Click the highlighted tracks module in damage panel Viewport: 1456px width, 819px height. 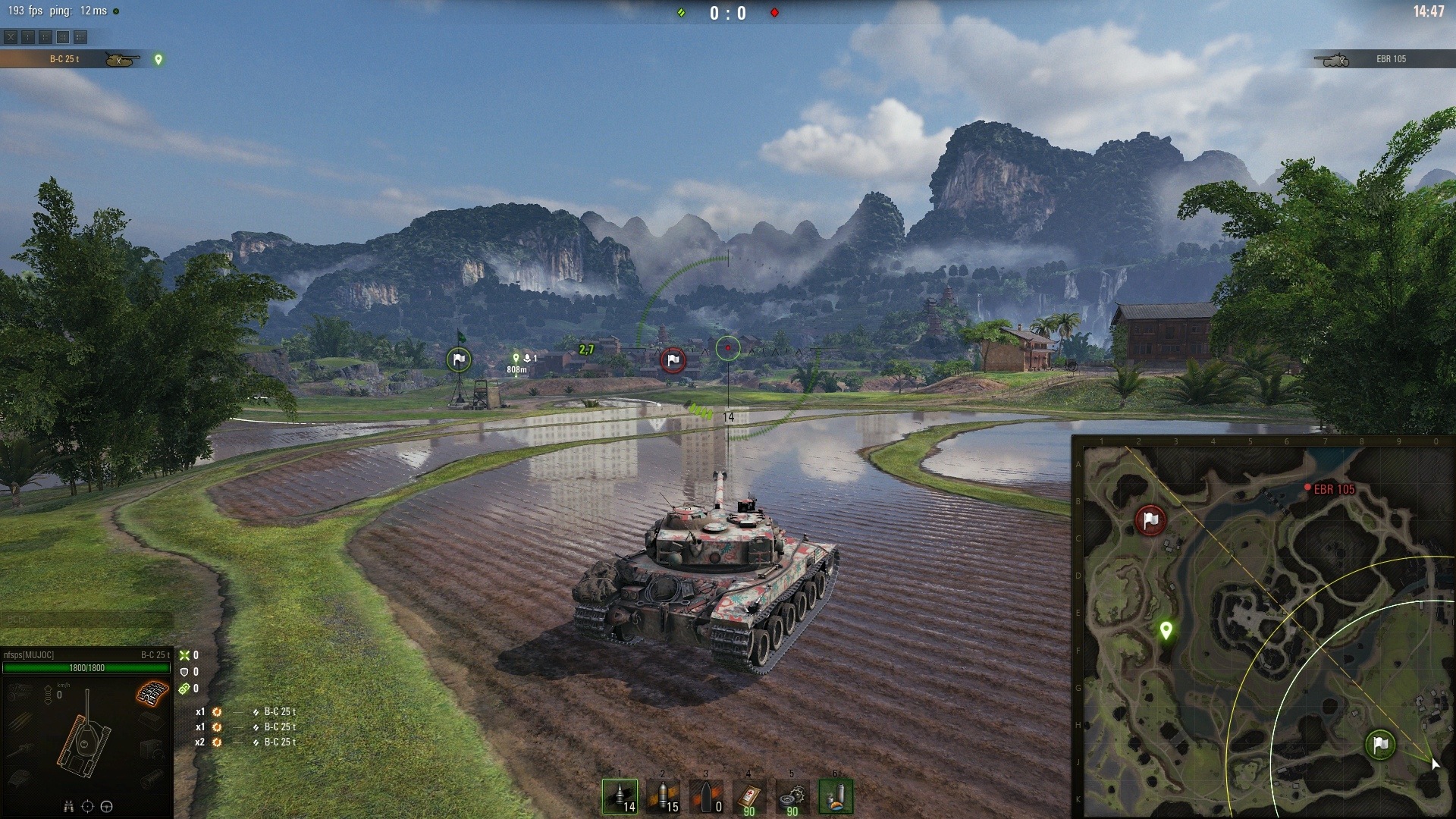[x=152, y=693]
